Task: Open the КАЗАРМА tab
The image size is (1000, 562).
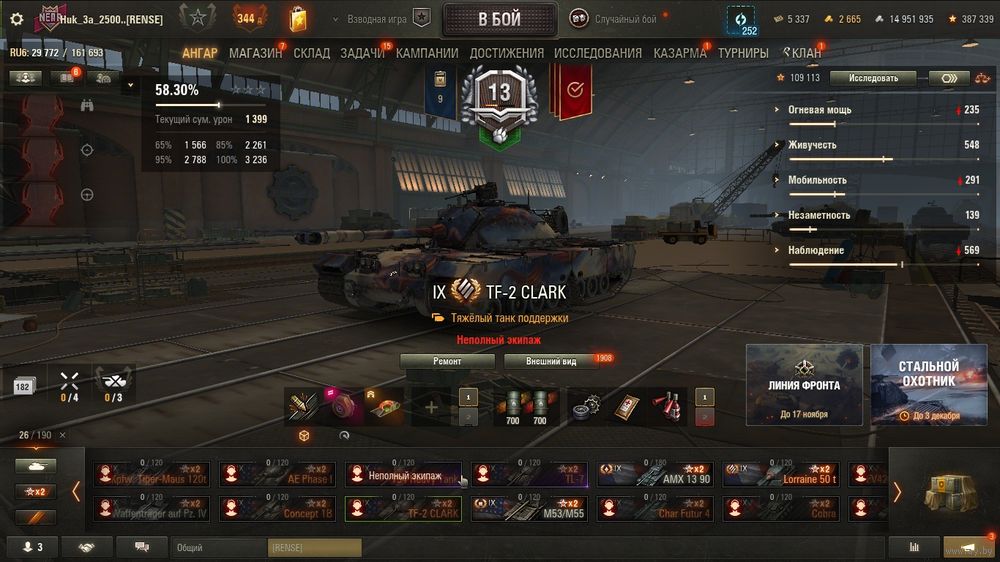Action: pos(680,53)
